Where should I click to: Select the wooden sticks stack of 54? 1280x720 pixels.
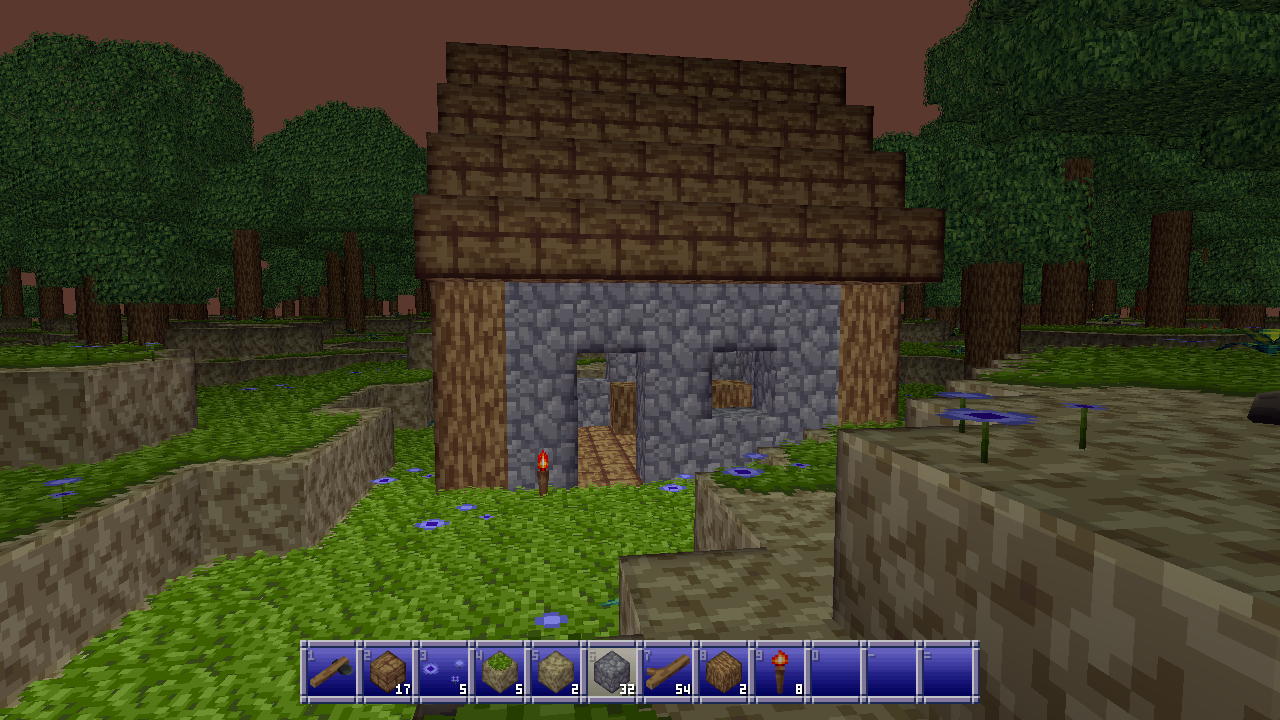click(668, 671)
